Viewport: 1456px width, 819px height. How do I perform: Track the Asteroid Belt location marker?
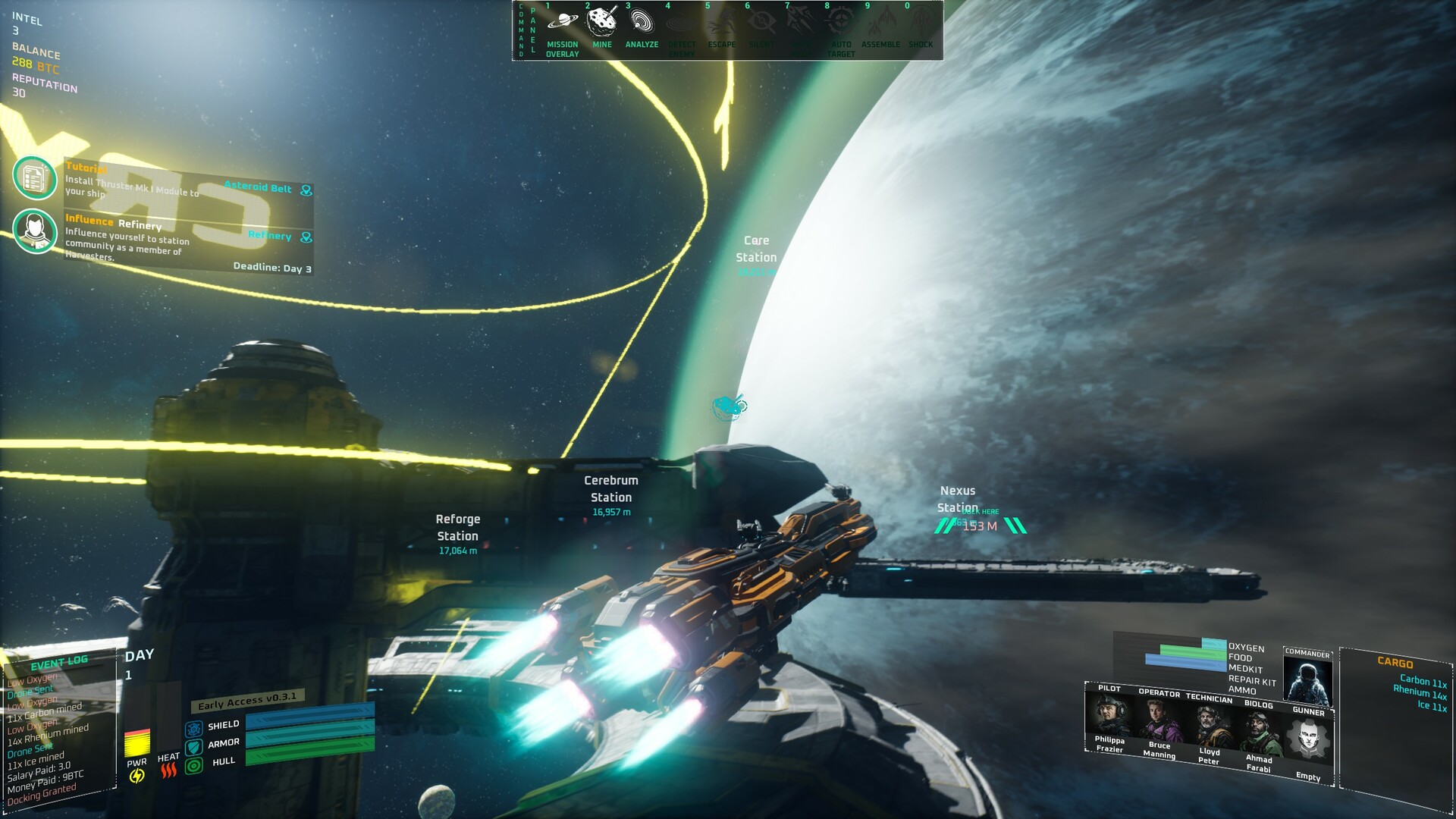pyautogui.click(x=306, y=190)
